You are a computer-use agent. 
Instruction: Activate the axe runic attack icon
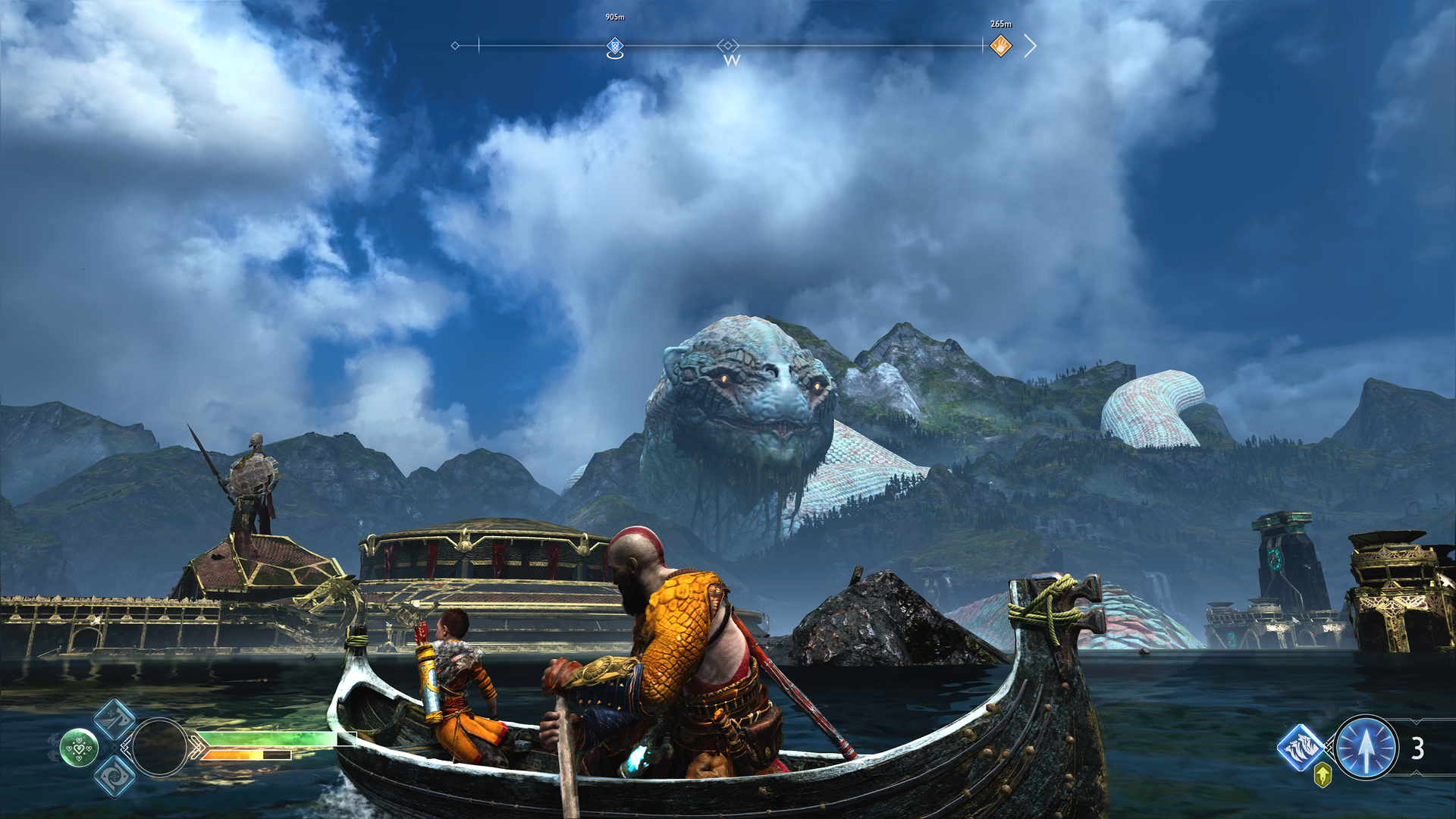click(x=115, y=719)
